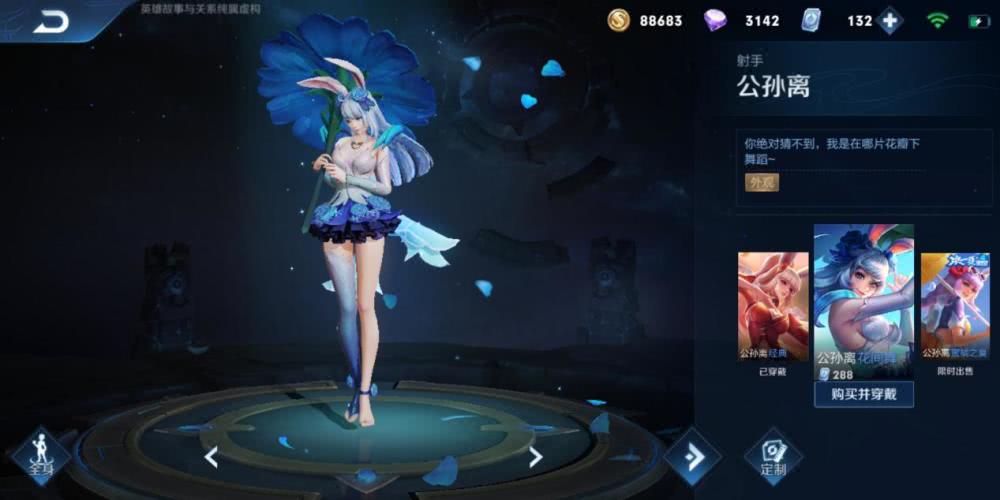Rotate hero with the left arrow

point(211,457)
